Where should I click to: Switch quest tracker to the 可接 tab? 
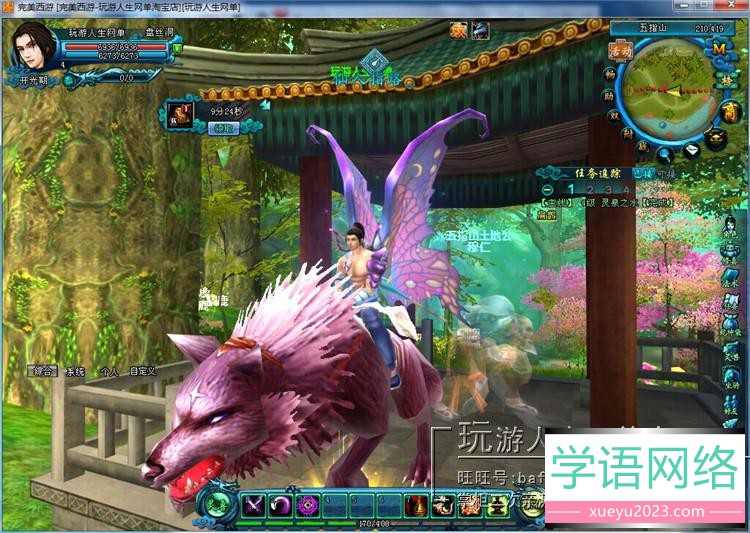[666, 173]
